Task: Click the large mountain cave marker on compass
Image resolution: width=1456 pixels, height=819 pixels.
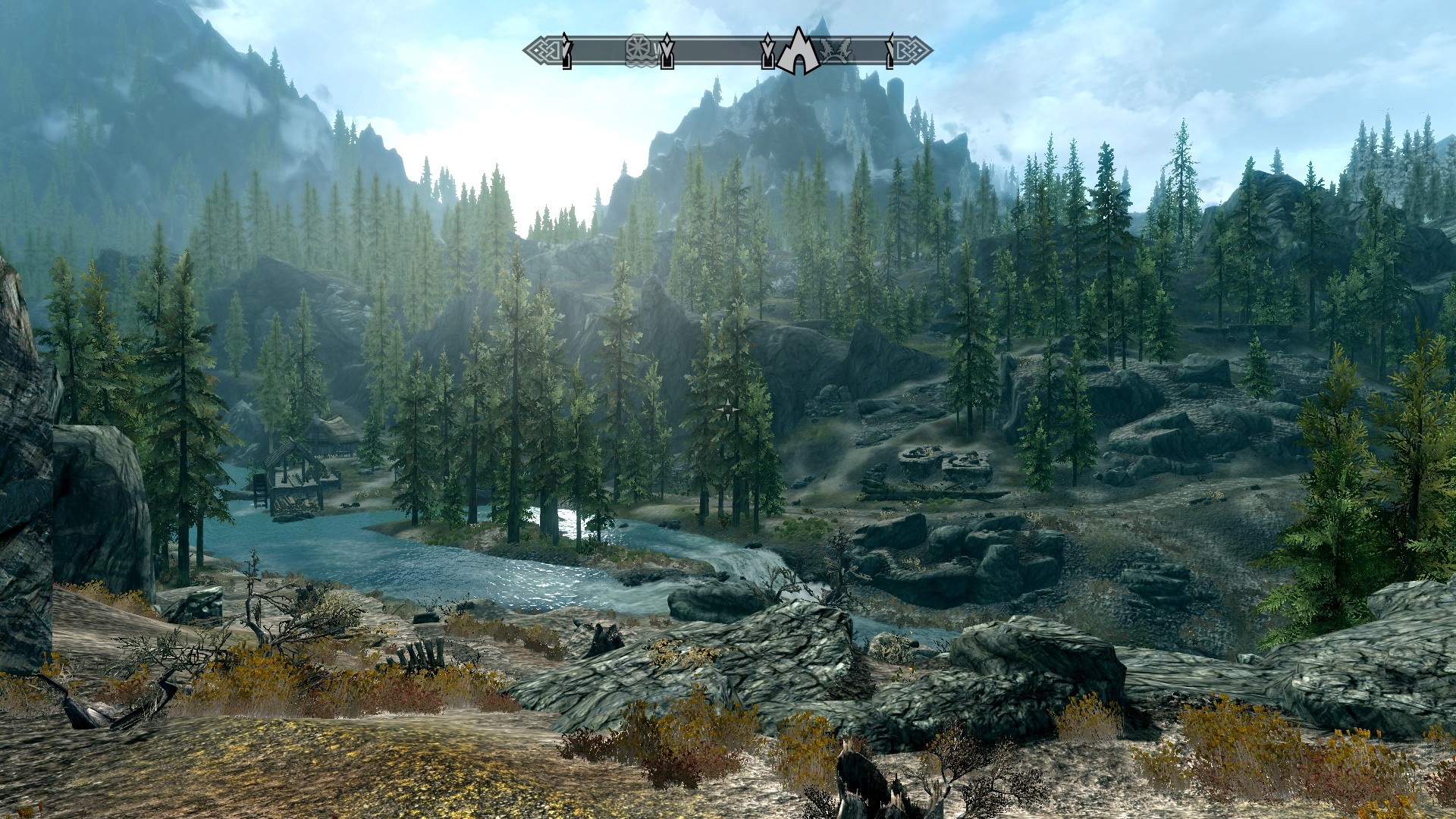Action: tap(797, 52)
